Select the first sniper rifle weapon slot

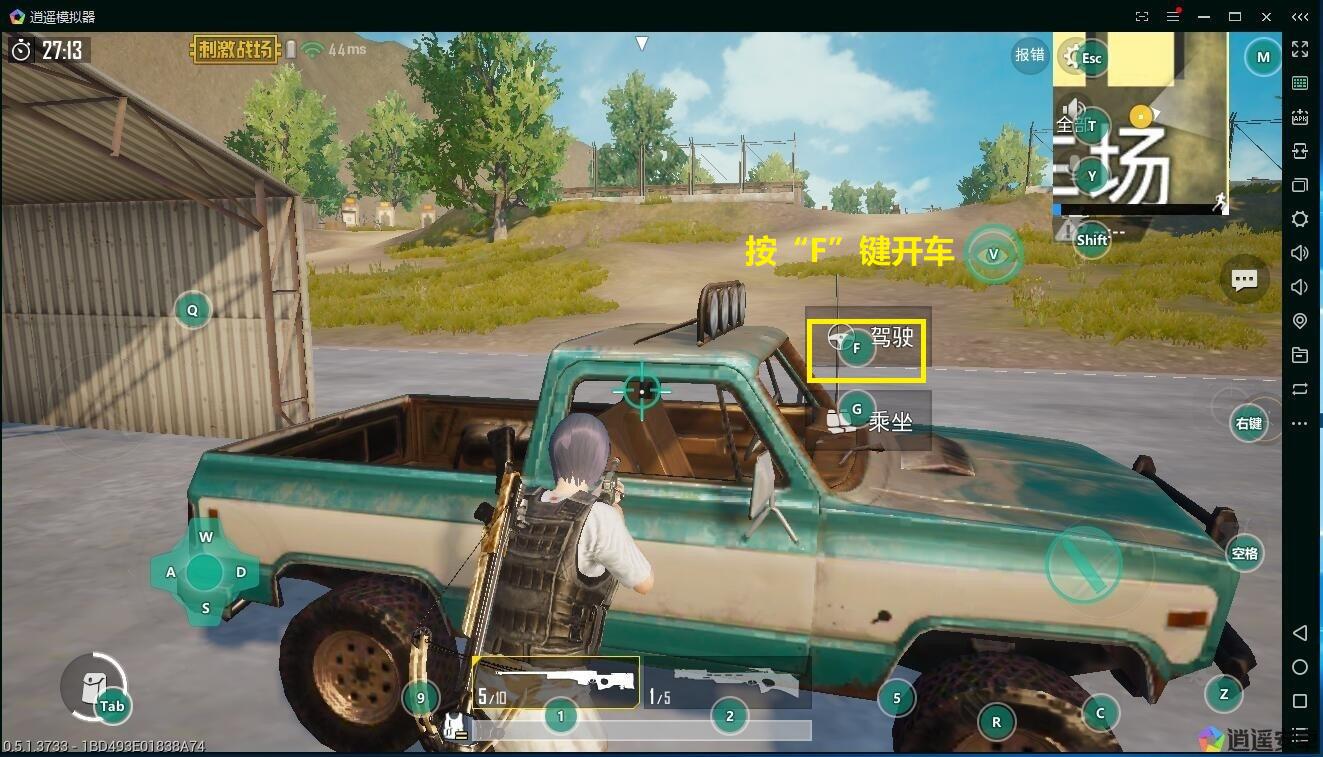point(556,682)
